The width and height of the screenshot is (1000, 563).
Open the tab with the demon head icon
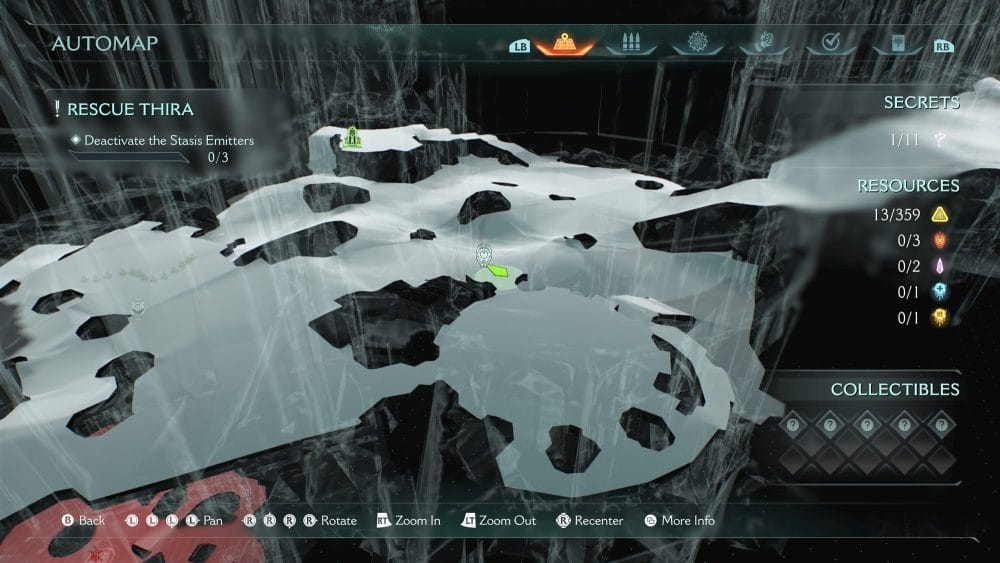[762, 44]
